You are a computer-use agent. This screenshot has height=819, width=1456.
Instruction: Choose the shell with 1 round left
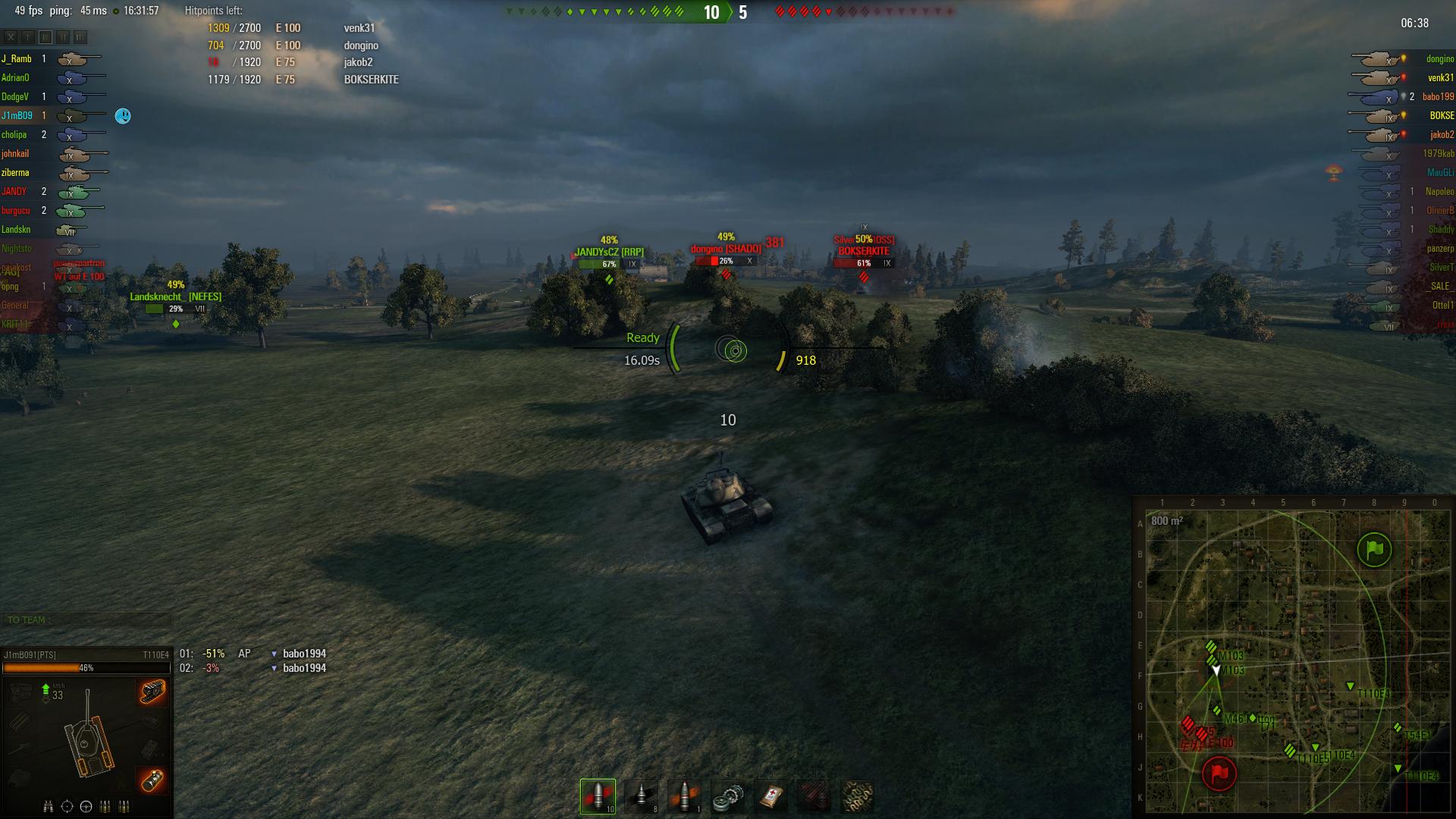click(x=685, y=796)
